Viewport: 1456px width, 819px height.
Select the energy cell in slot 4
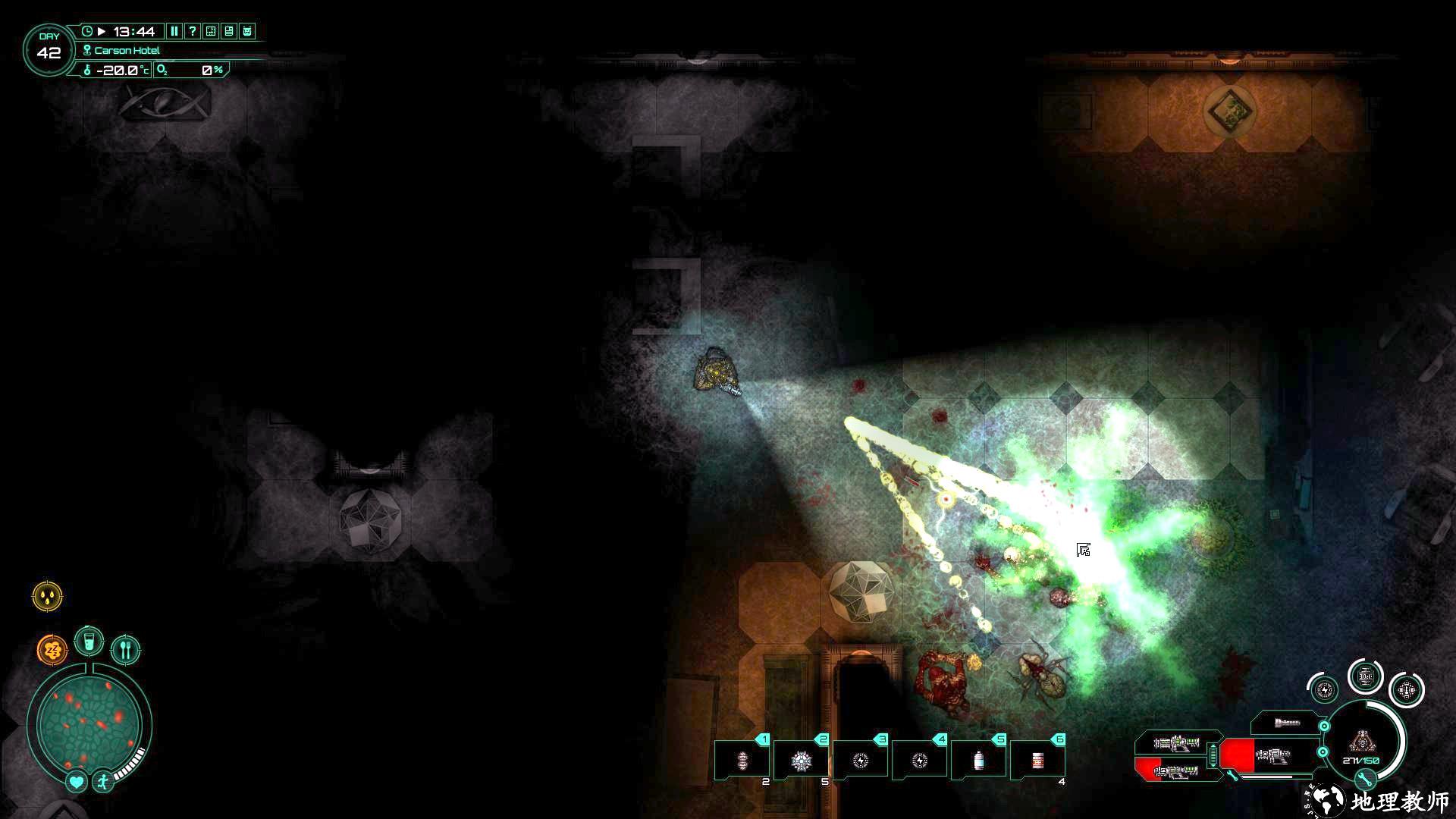click(919, 760)
